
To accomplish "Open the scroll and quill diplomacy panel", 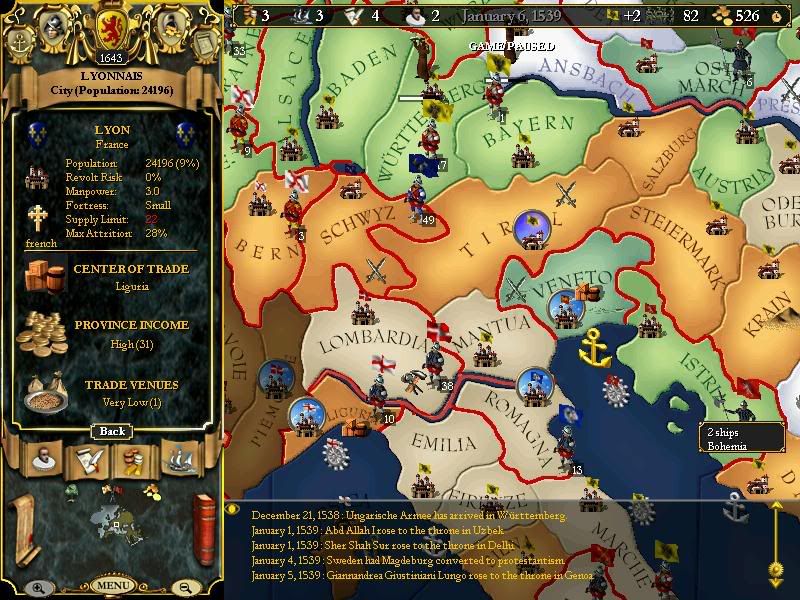I will [87, 460].
